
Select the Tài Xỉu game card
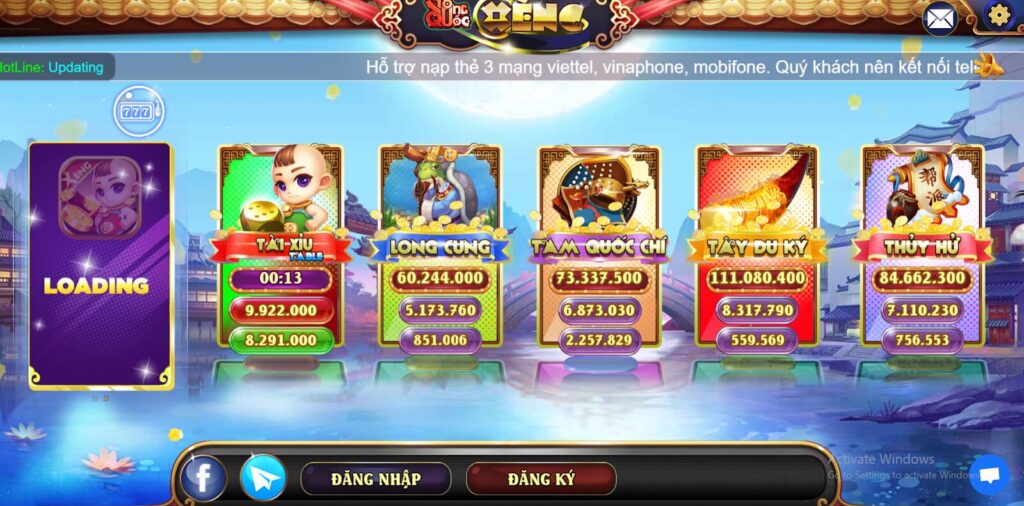281,246
